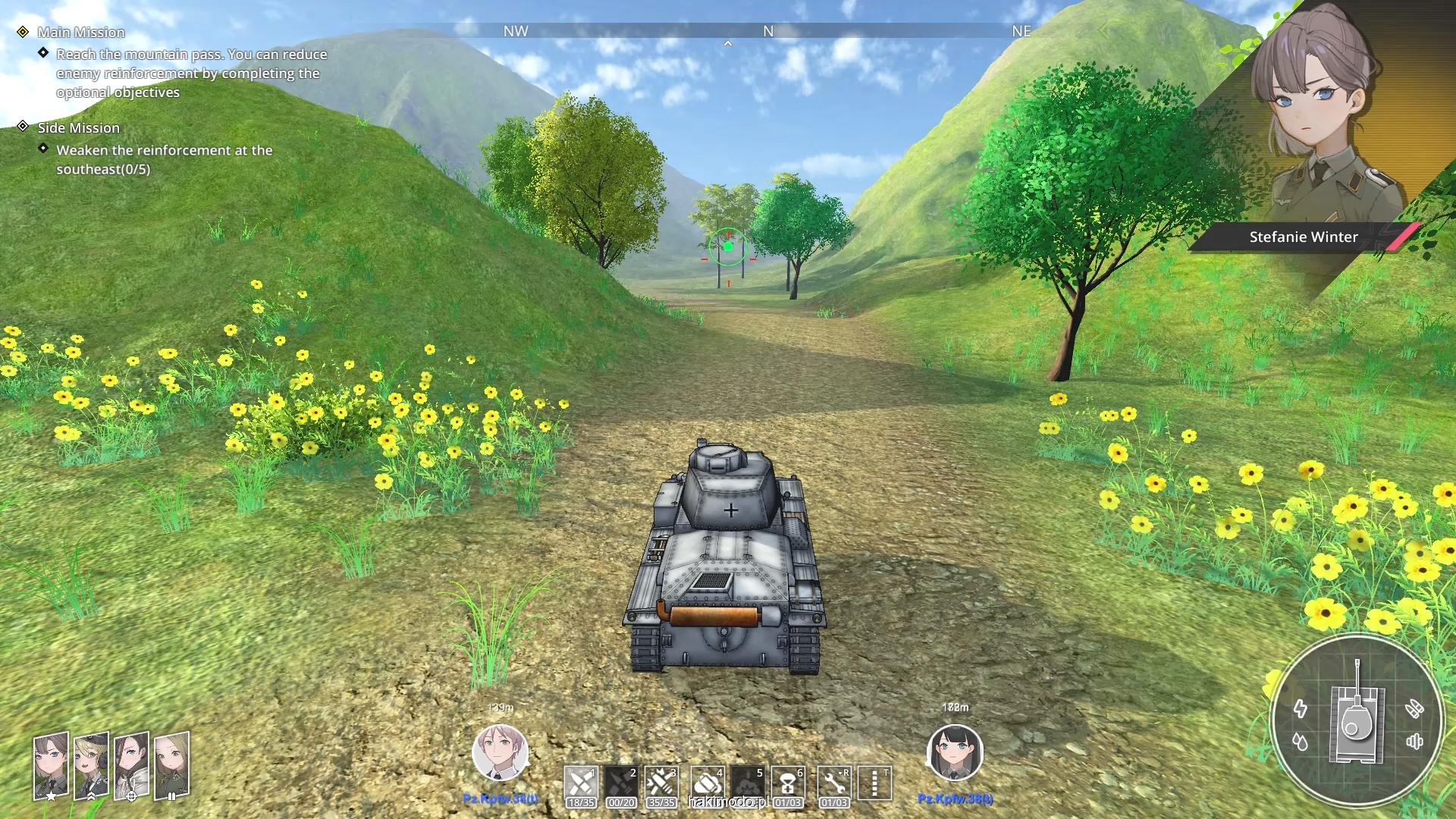
Task: Click the water droplets tank status icon
Action: point(1301,742)
